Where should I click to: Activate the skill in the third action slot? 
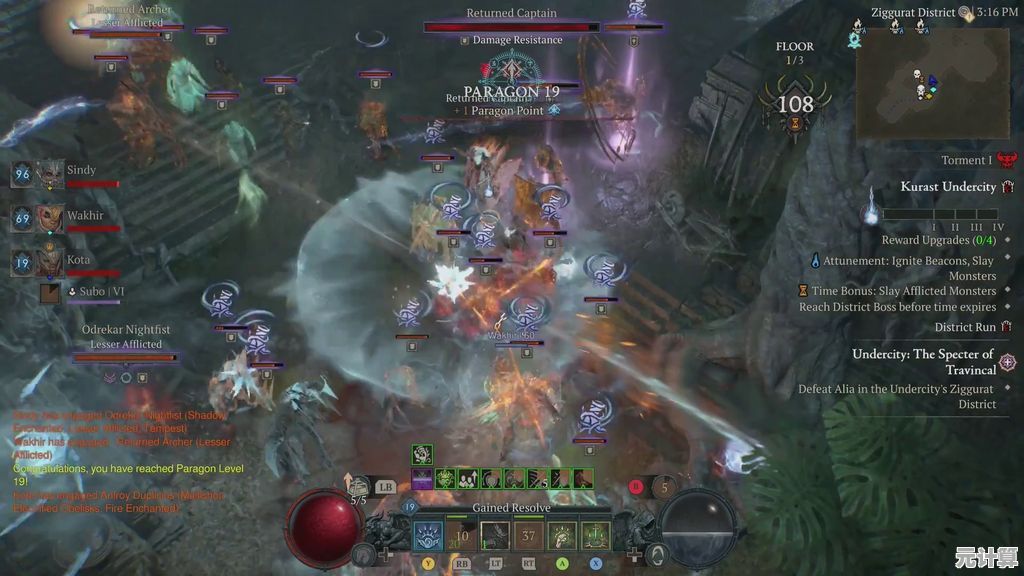[495, 535]
